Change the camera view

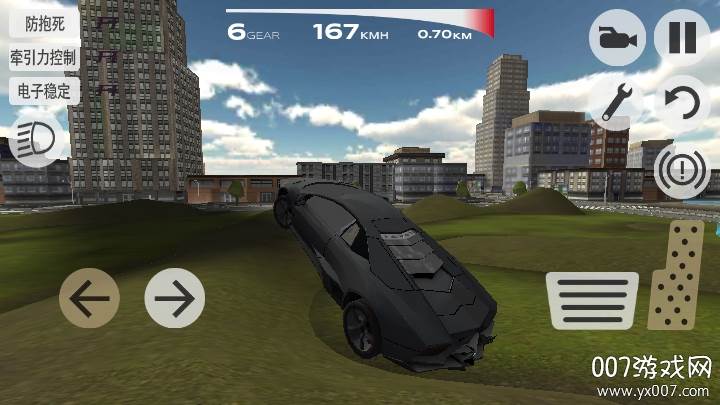(617, 38)
